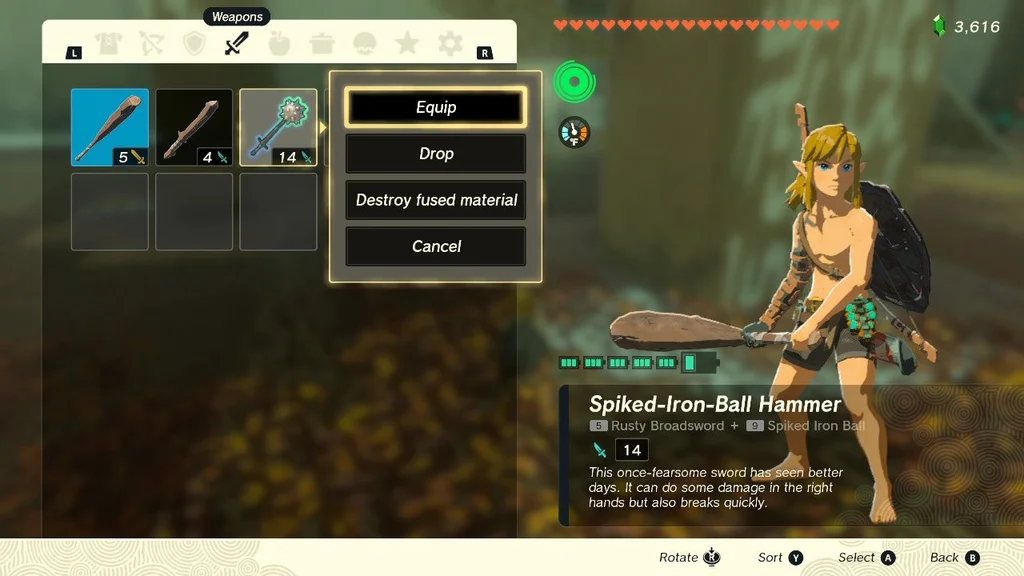Cancel the weapon action menu
Screen dimensions: 1024x576
[435, 246]
